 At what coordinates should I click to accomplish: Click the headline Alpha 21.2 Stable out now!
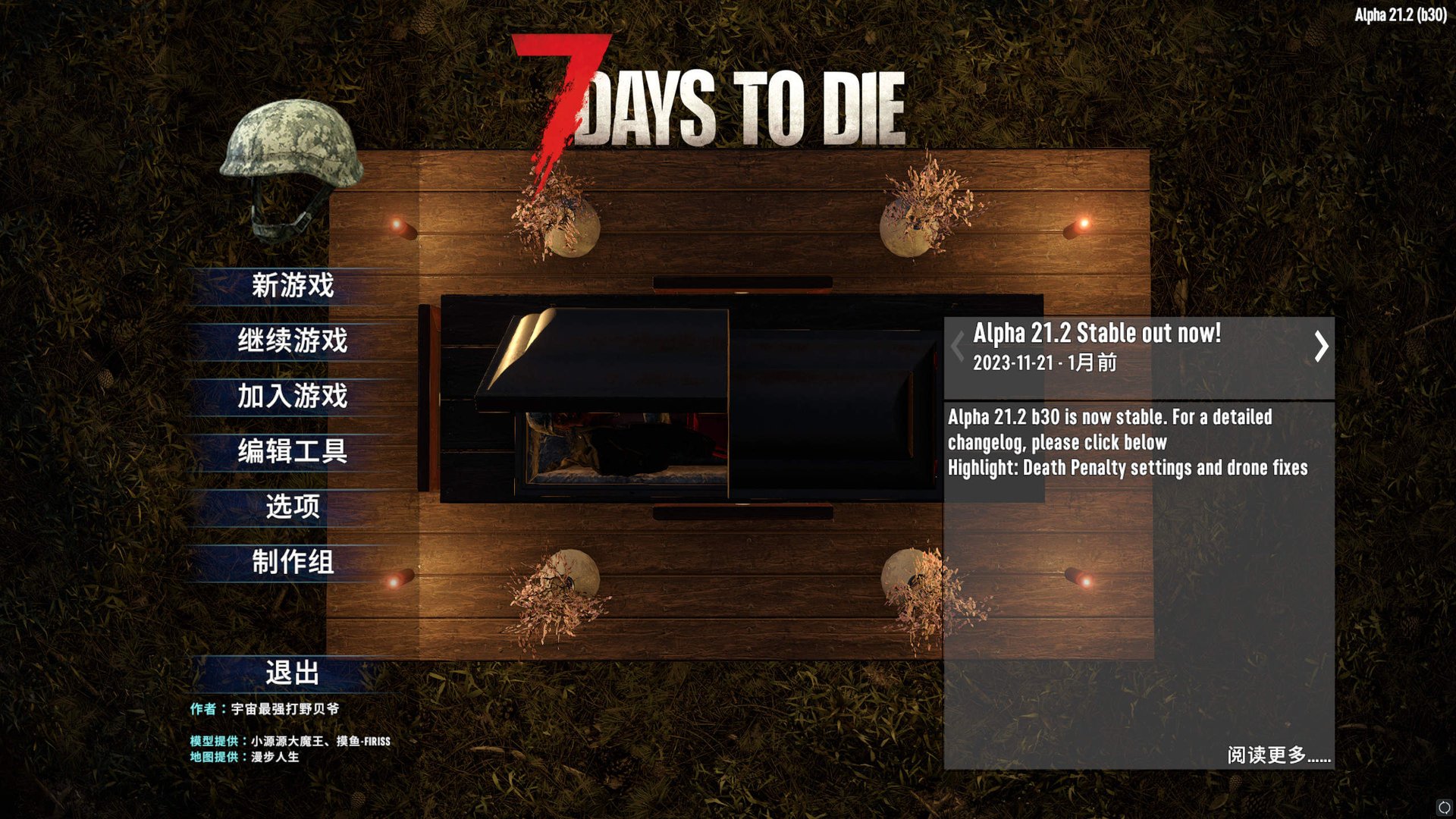[1097, 334]
